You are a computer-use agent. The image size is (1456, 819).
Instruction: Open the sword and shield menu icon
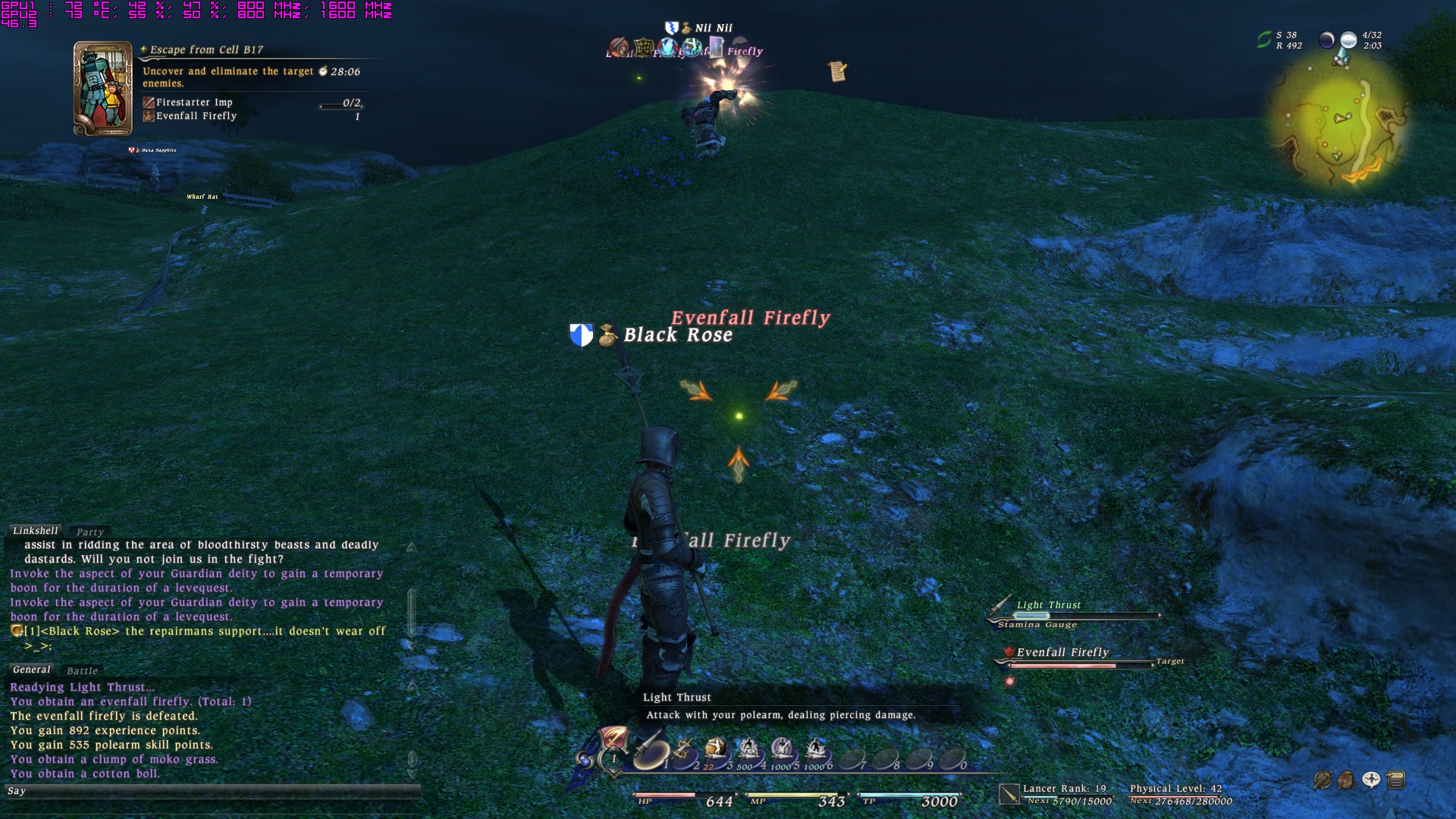coord(1322,780)
